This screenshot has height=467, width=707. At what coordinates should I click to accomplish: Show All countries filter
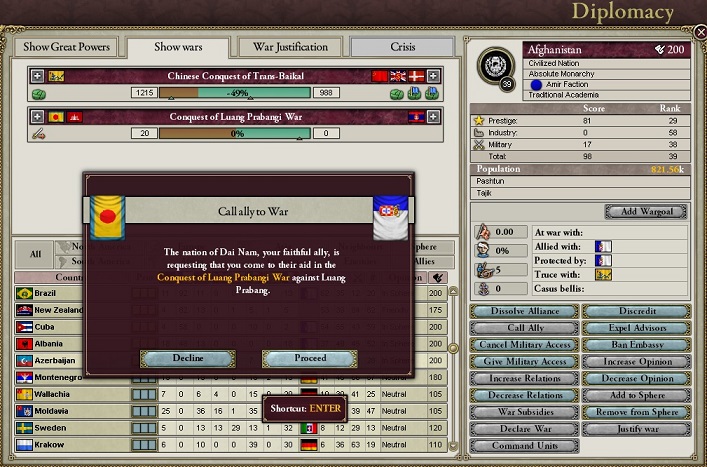tap(35, 254)
